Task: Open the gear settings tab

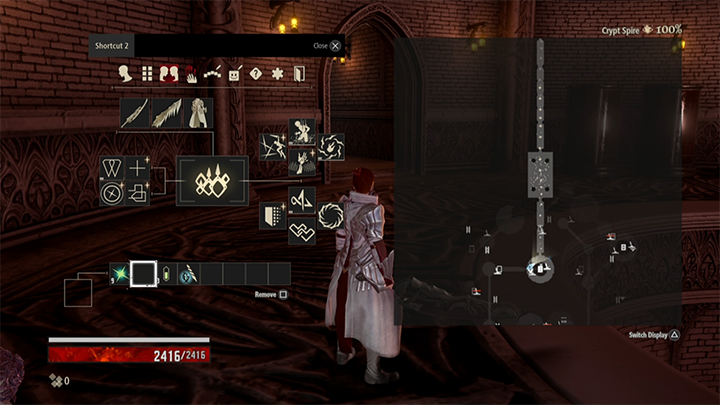Action: click(x=277, y=73)
